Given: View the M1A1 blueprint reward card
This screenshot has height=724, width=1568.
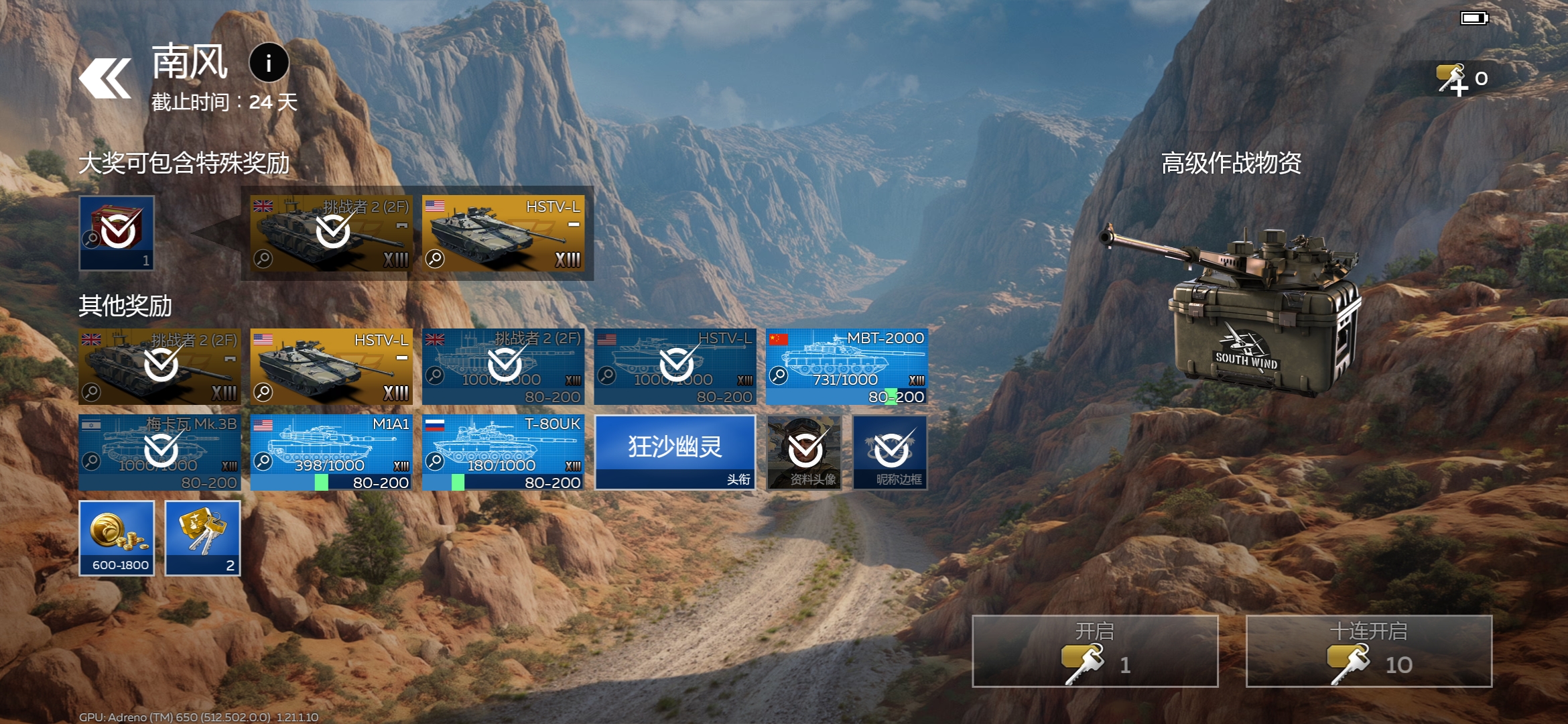Looking at the screenshot, I should 332,452.
